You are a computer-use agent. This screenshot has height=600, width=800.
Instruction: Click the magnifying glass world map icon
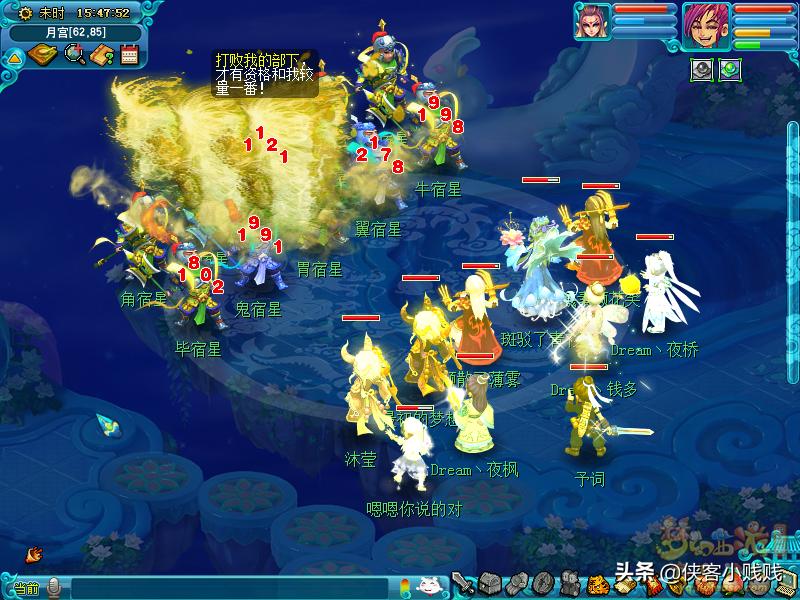coord(74,55)
